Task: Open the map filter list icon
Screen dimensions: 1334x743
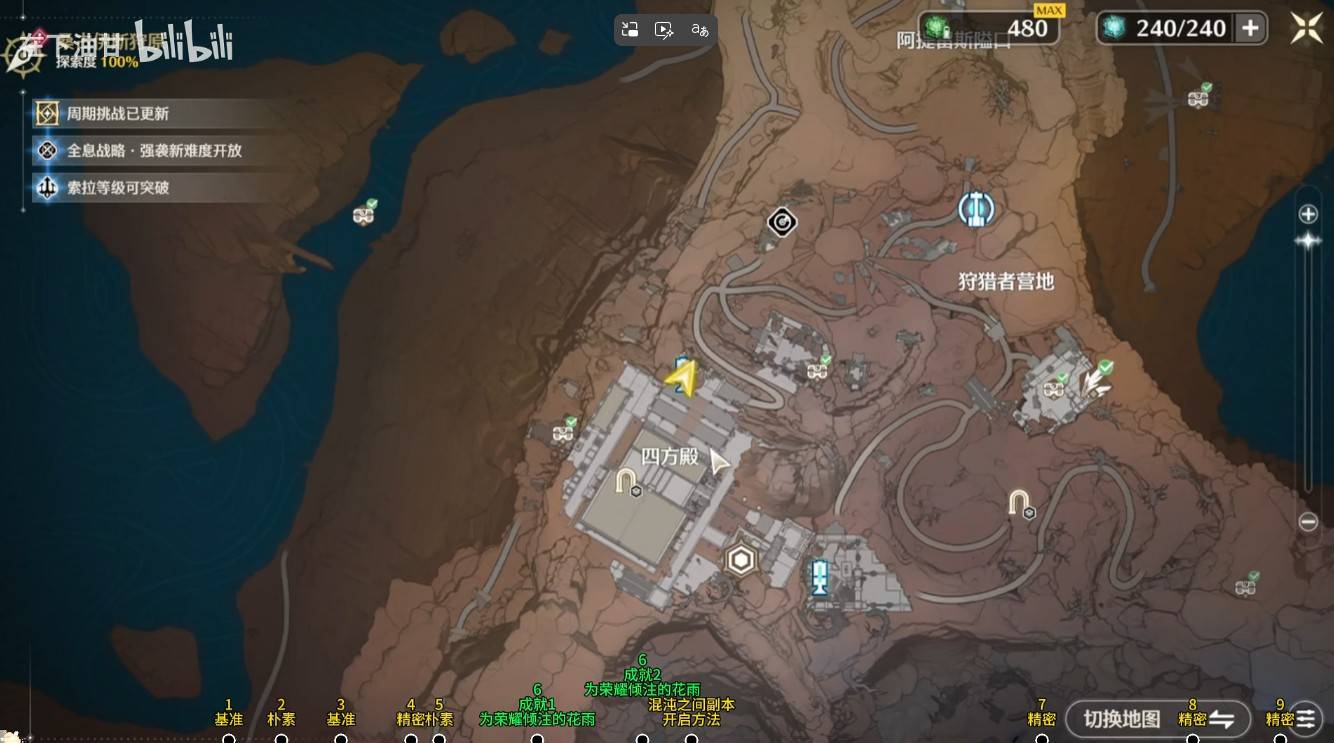Action: click(x=1305, y=718)
